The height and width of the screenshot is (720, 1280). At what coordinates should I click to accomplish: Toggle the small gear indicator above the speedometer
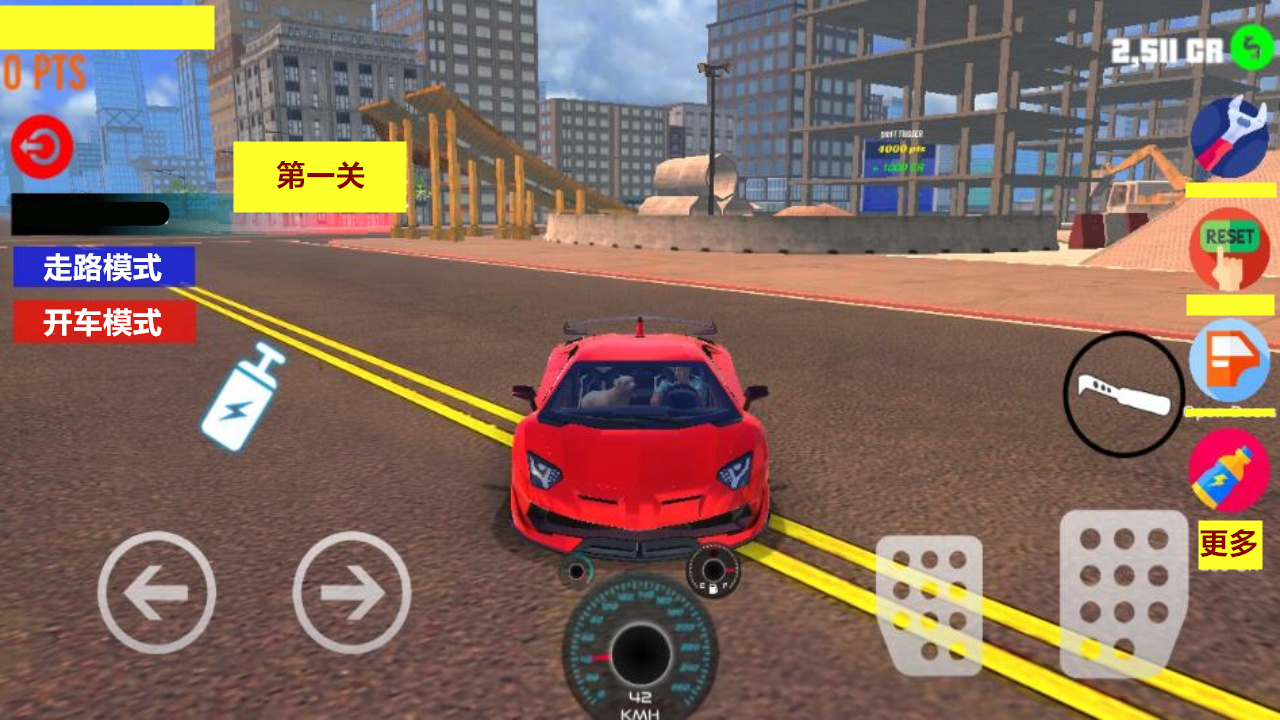[712, 570]
